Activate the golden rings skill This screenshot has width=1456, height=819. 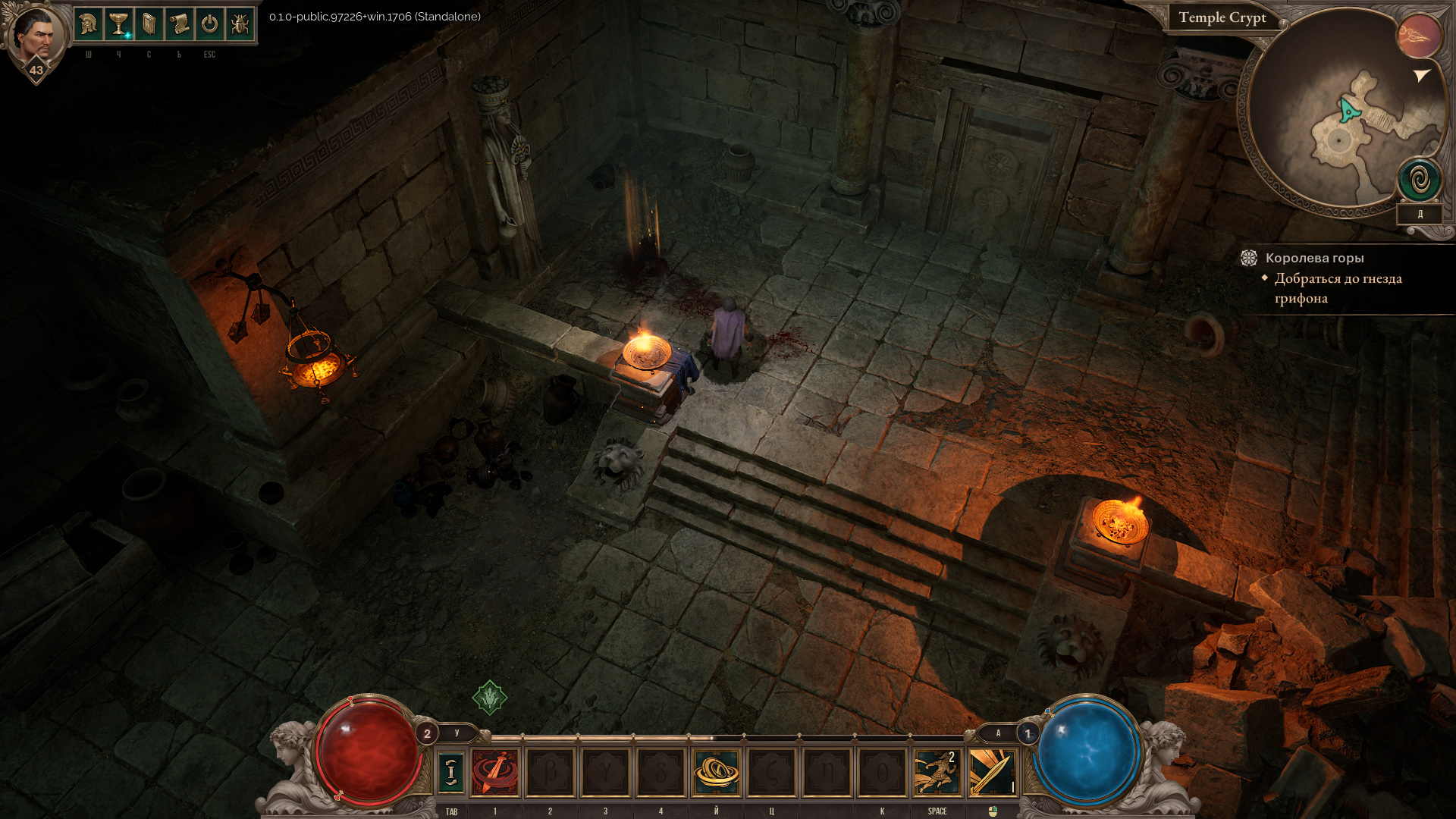pyautogui.click(x=716, y=773)
